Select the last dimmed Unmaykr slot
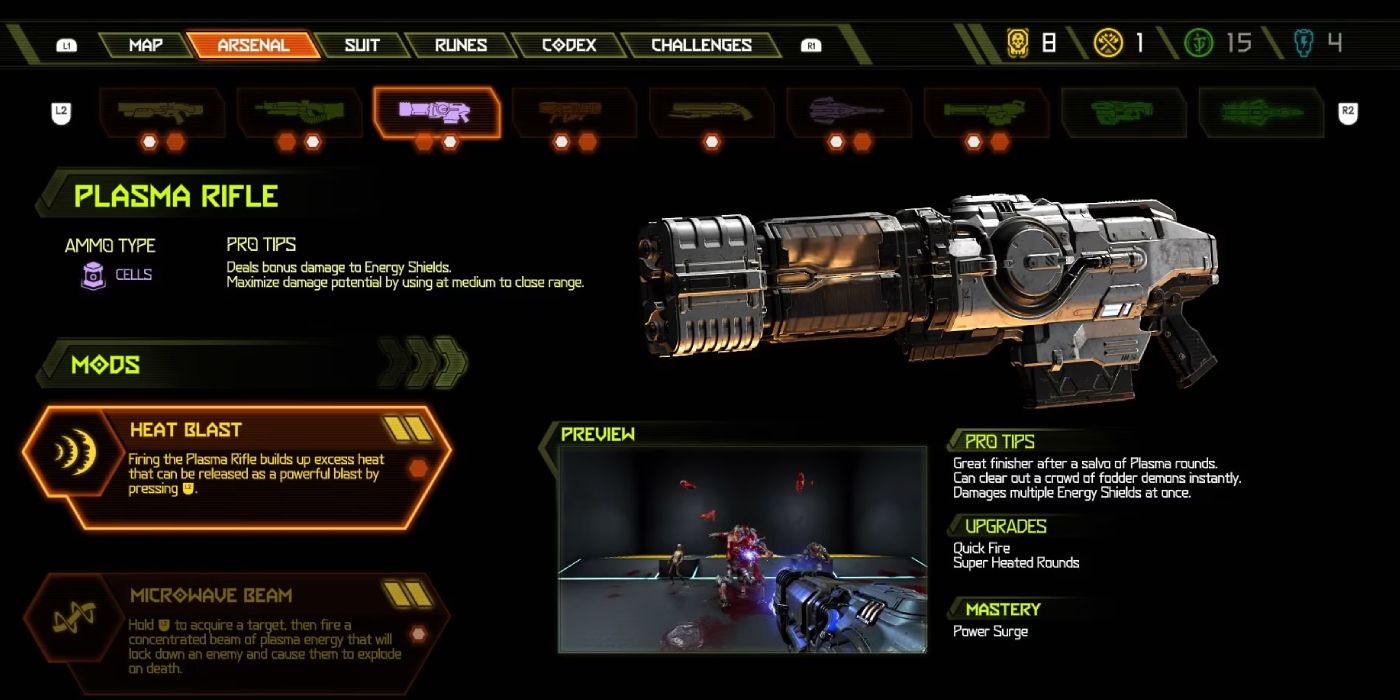The width and height of the screenshot is (1400, 700). [1261, 111]
